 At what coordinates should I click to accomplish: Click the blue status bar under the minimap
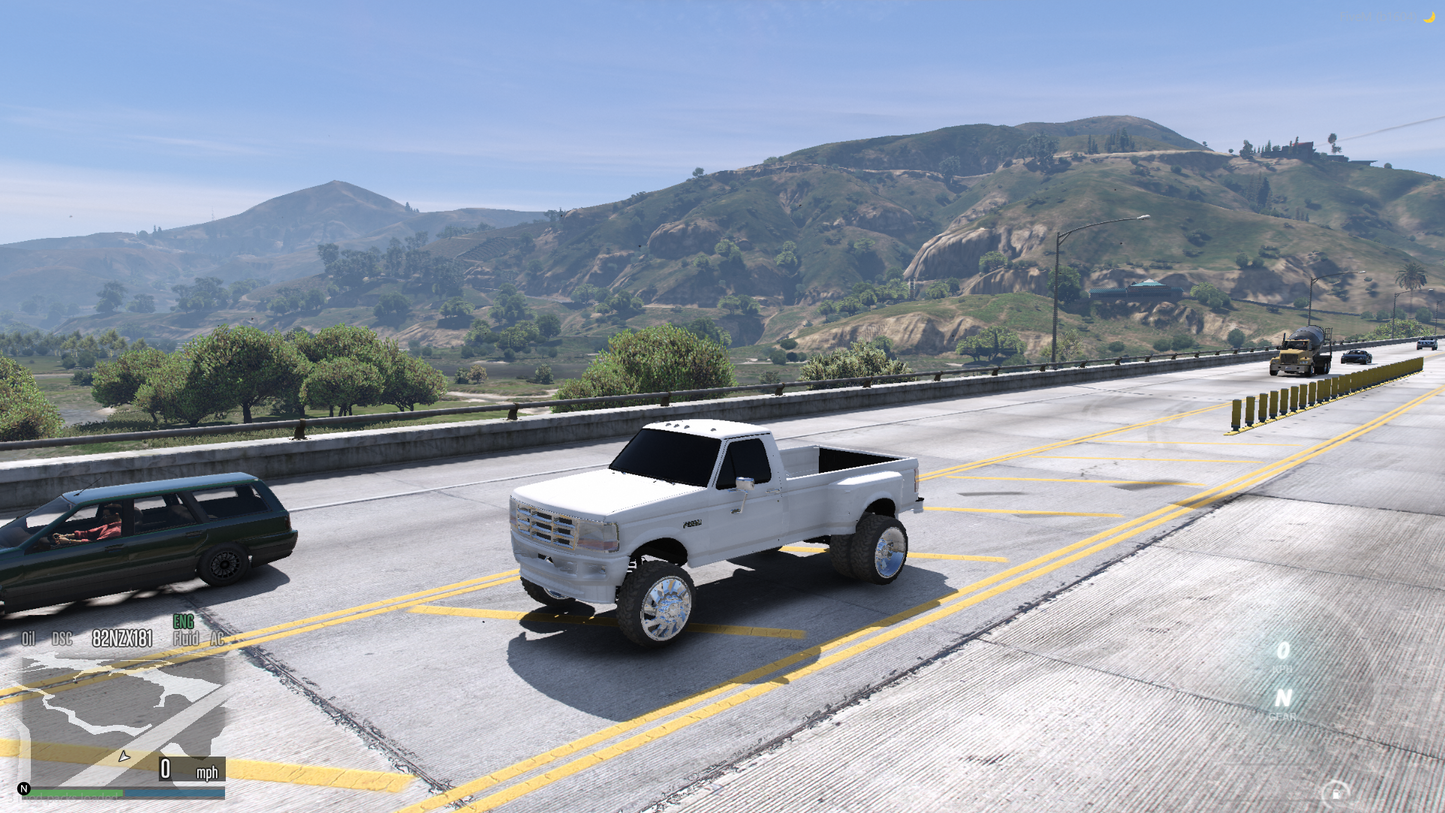point(175,793)
